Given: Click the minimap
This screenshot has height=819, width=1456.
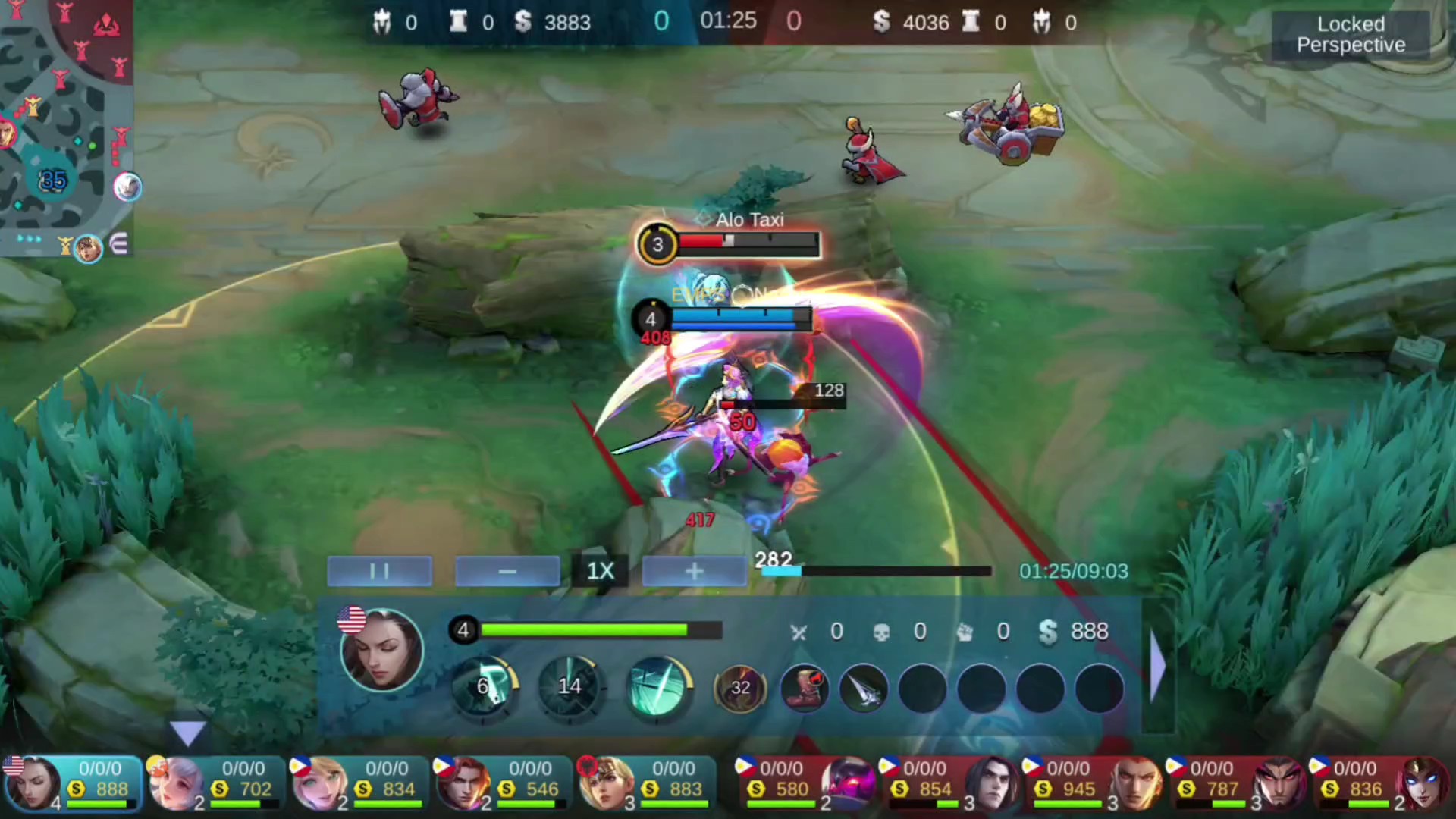Looking at the screenshot, I should [x=67, y=129].
